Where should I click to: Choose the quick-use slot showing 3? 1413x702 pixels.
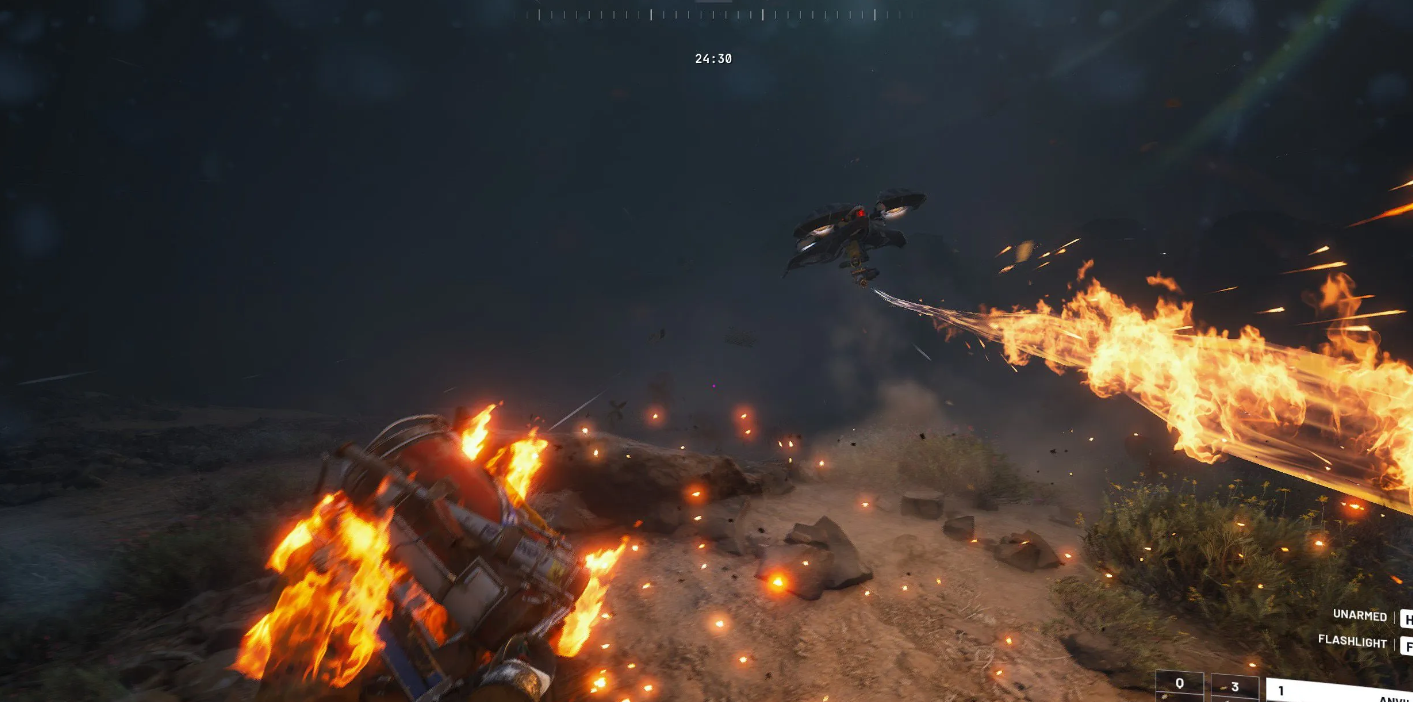click(x=1235, y=687)
